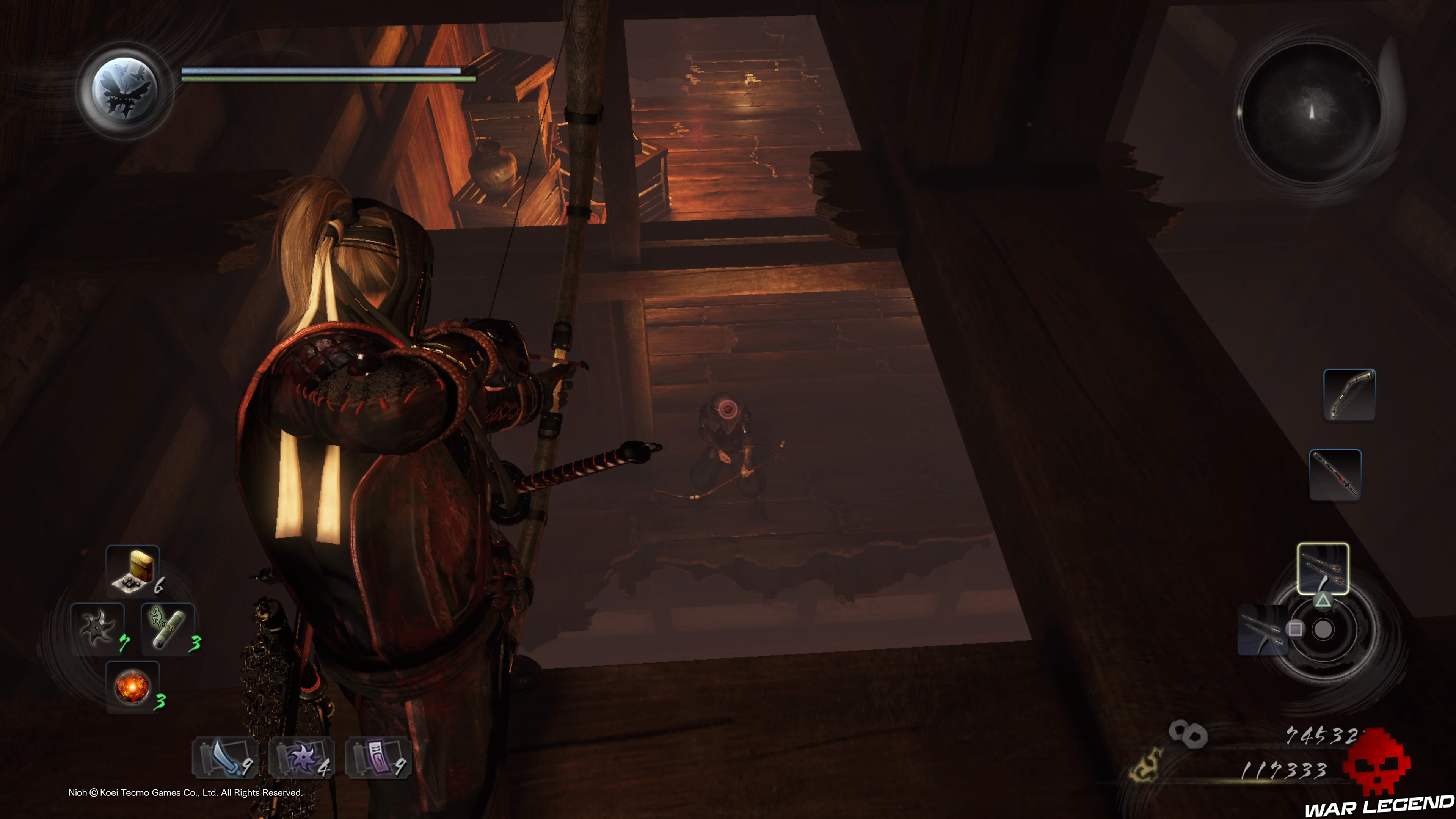The width and height of the screenshot is (1456, 819).
Task: Expand the square ammo option
Action: coord(1295,629)
